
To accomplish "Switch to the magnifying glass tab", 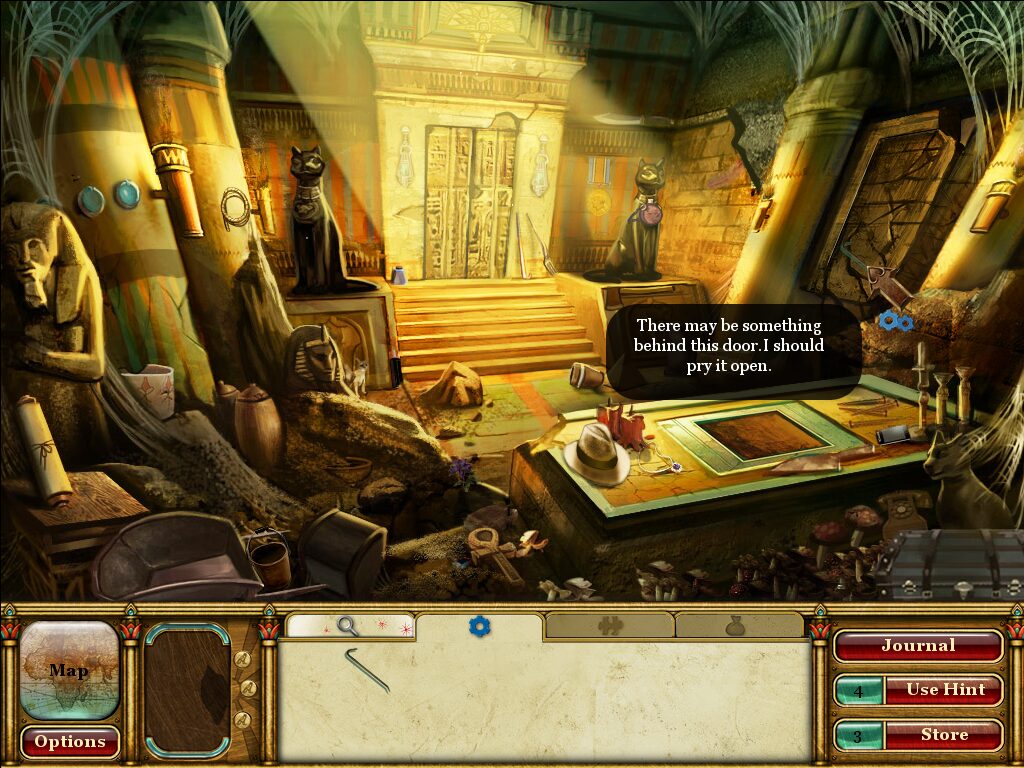I will [x=349, y=627].
